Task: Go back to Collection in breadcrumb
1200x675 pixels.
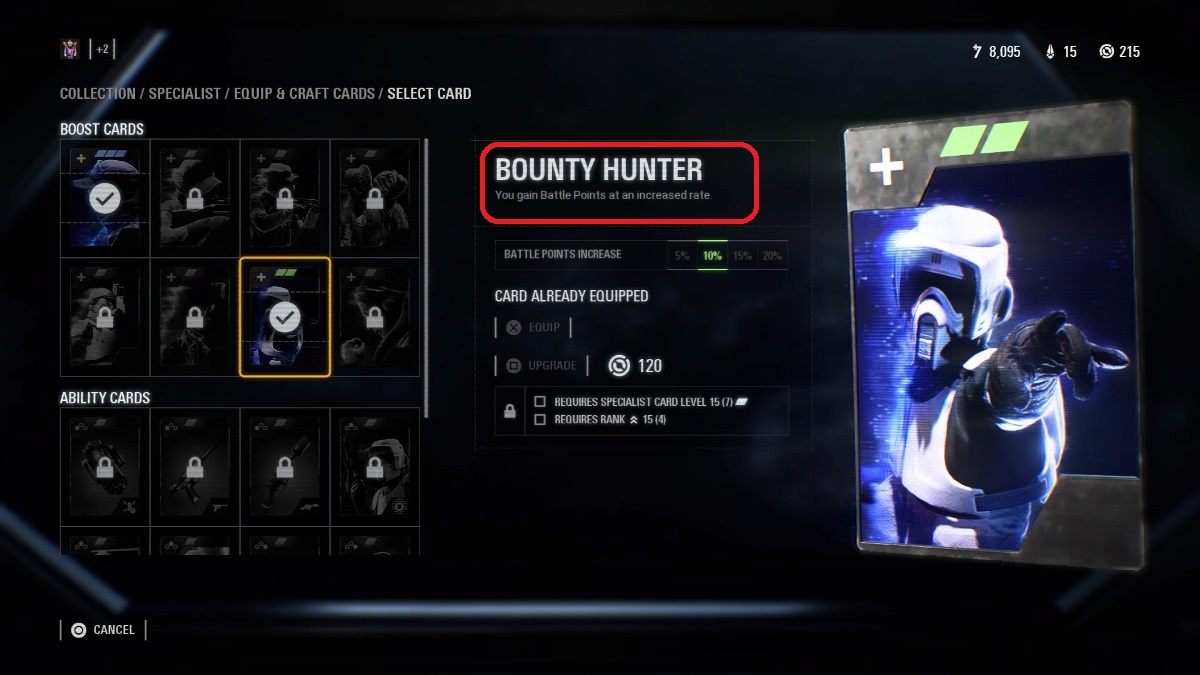Action: (x=97, y=94)
